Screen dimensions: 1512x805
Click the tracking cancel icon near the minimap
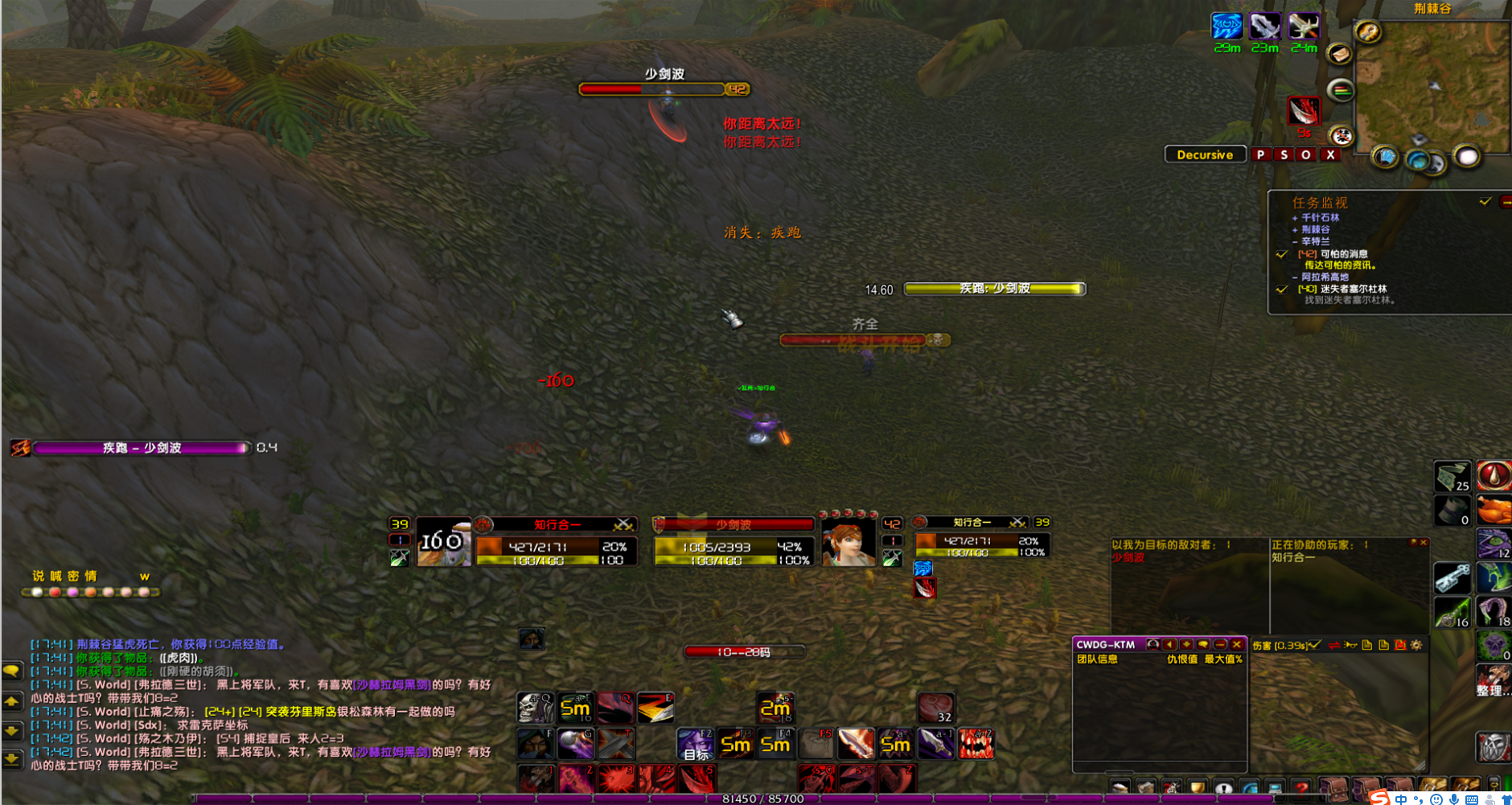[1341, 135]
